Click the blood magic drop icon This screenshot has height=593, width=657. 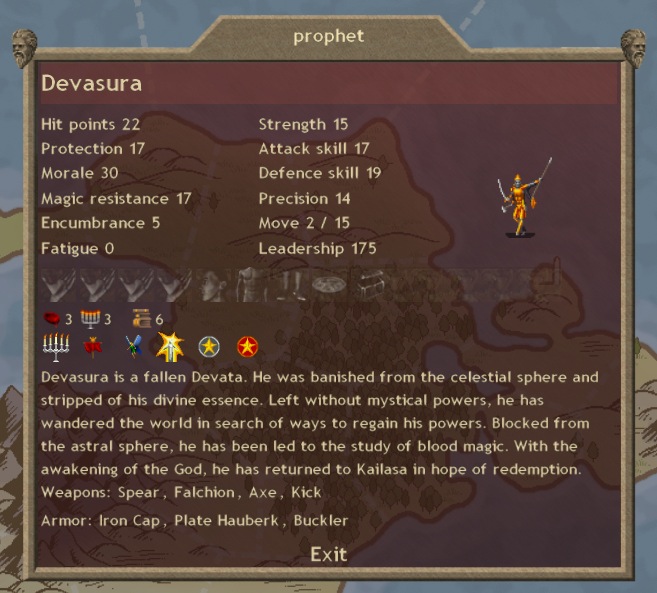(51, 320)
